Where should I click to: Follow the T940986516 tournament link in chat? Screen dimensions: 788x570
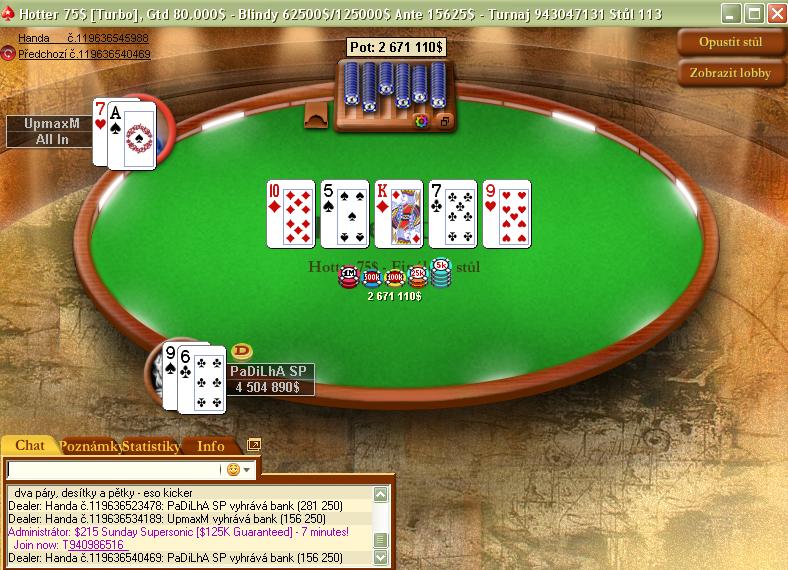(94, 545)
